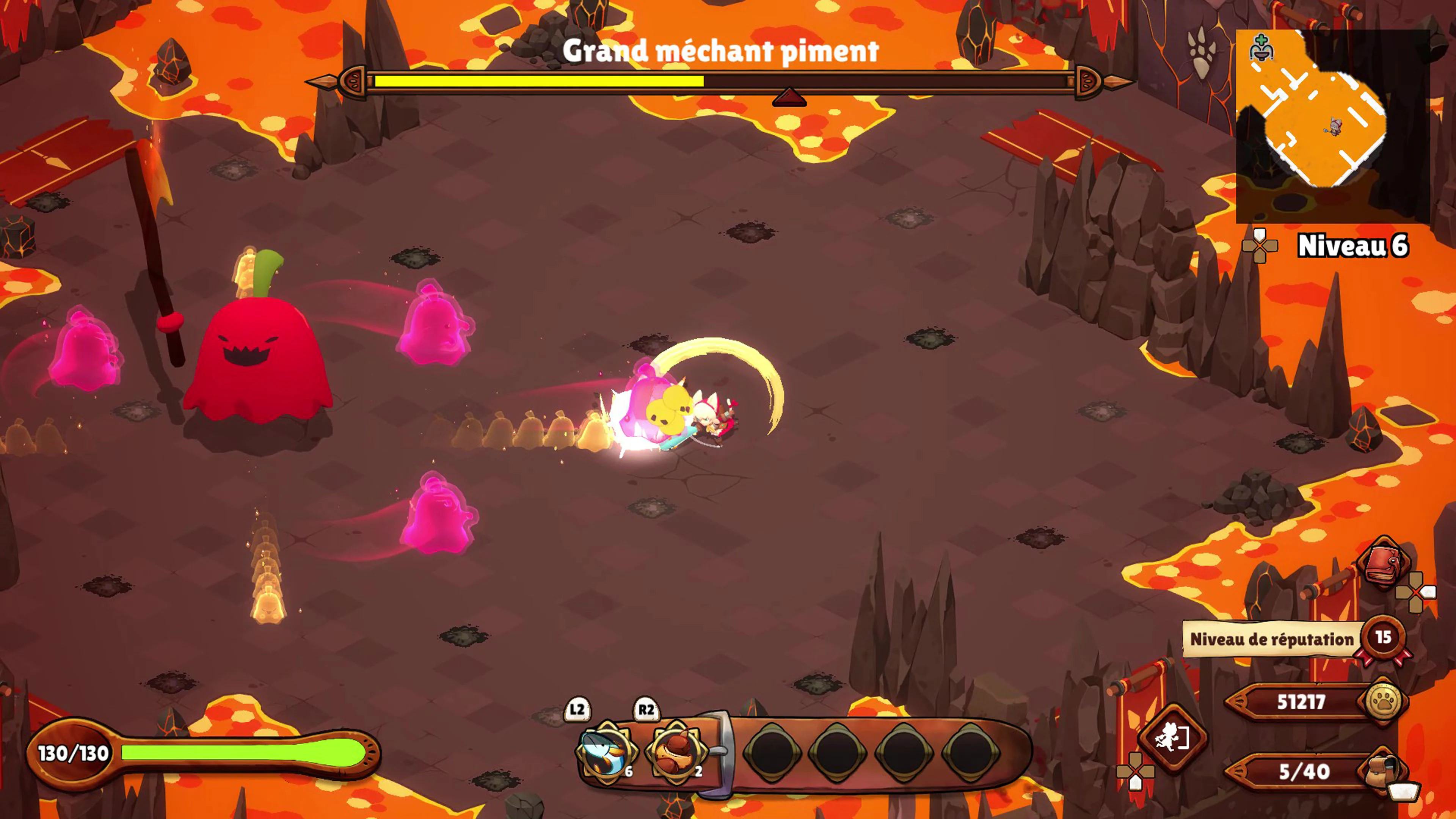Click the paw-print coin icon beside 51217
Image resolution: width=1456 pixels, height=819 pixels.
(x=1384, y=701)
